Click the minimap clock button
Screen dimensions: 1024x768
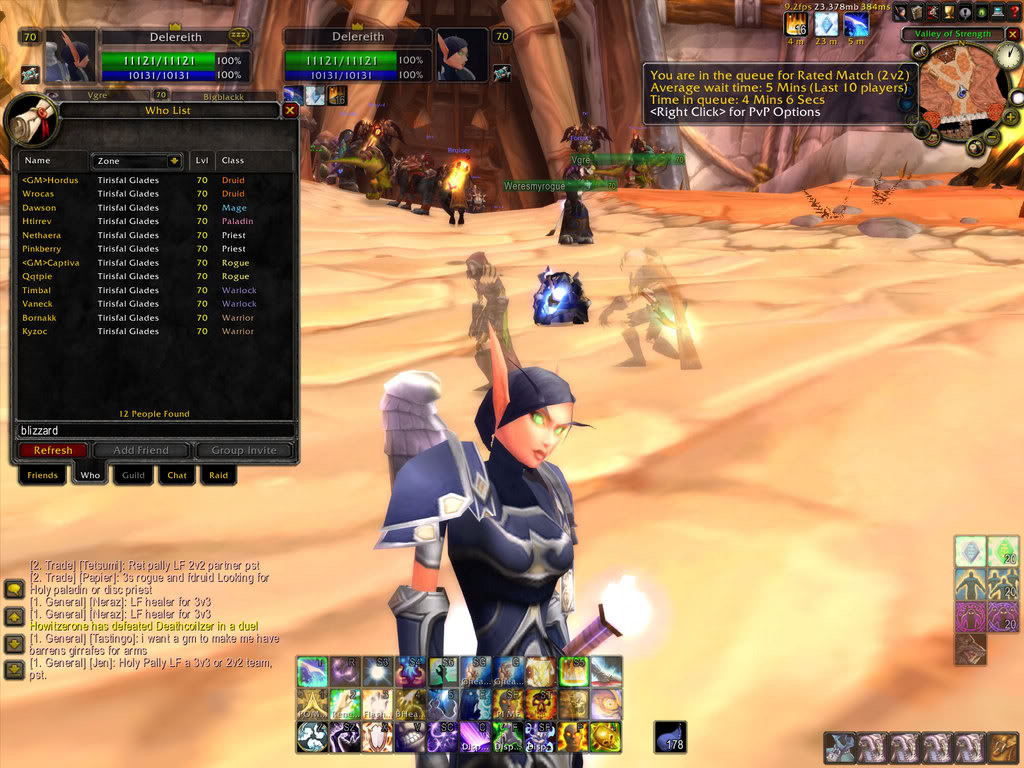tap(1009, 56)
